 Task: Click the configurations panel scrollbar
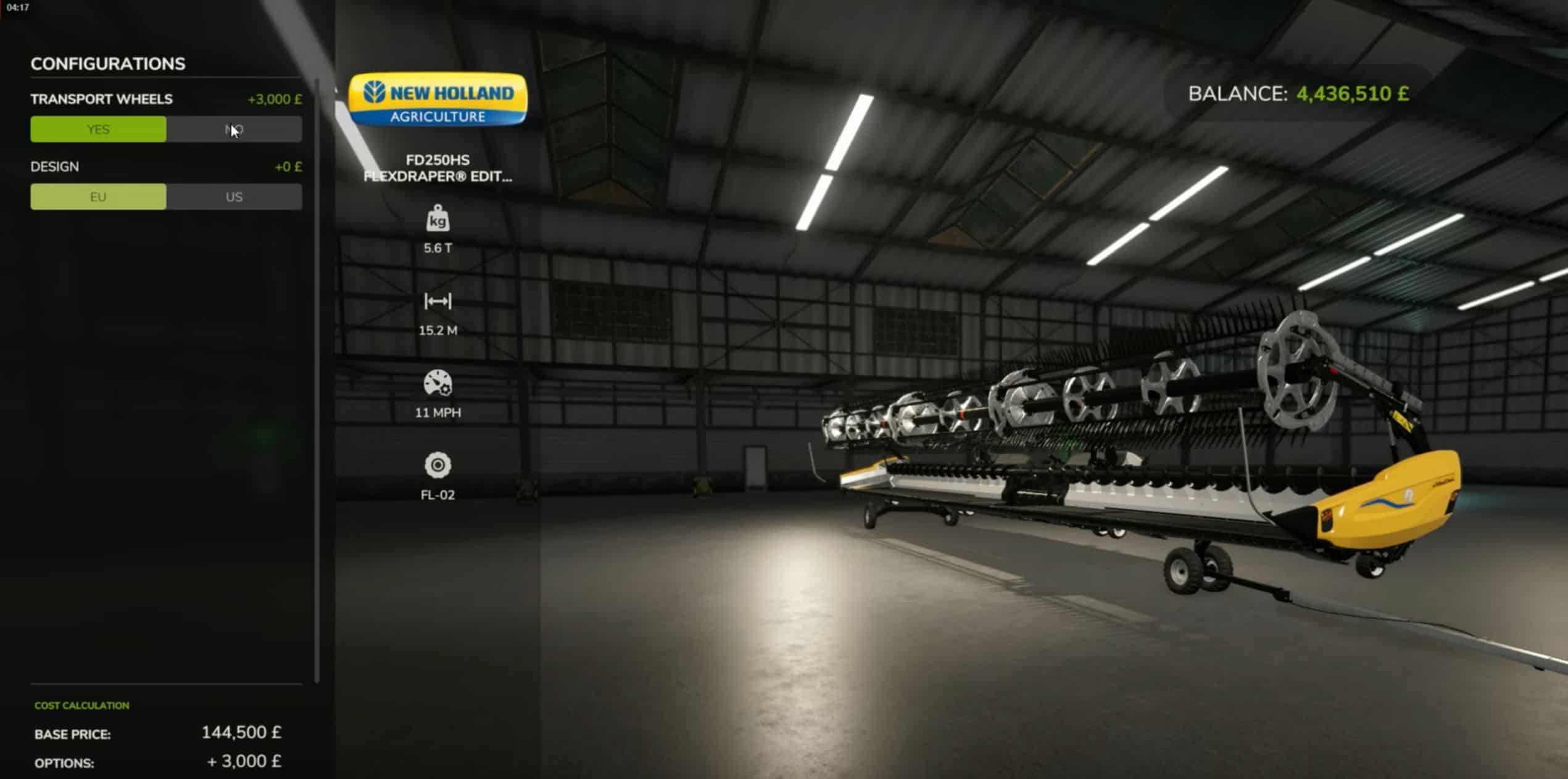coord(317,379)
